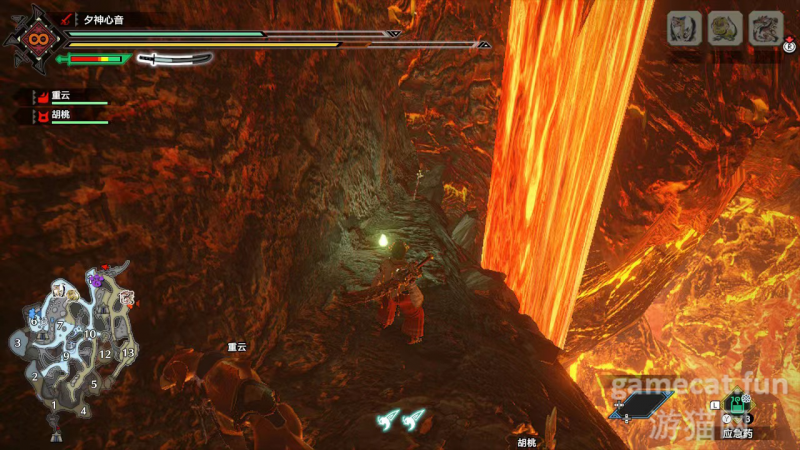
Task: Click the purple monster marker on the minimap
Action: pos(97,281)
